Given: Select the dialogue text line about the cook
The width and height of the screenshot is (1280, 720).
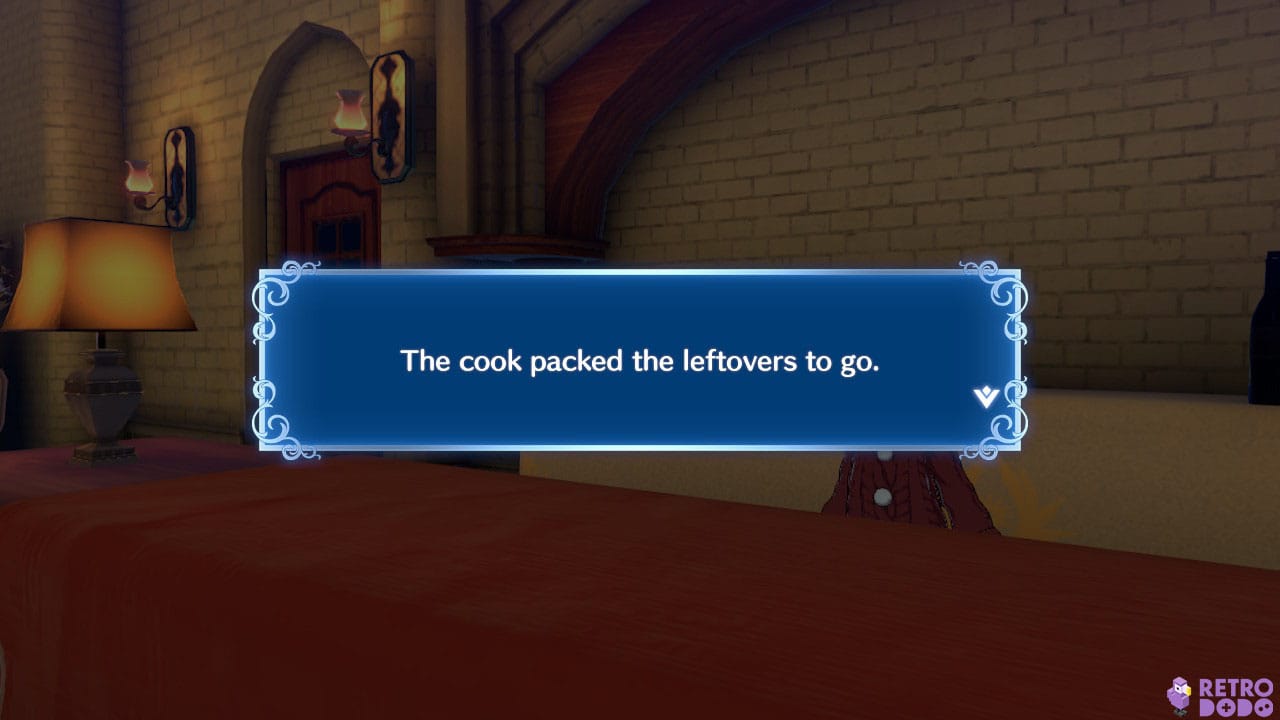Looking at the screenshot, I should pos(640,362).
